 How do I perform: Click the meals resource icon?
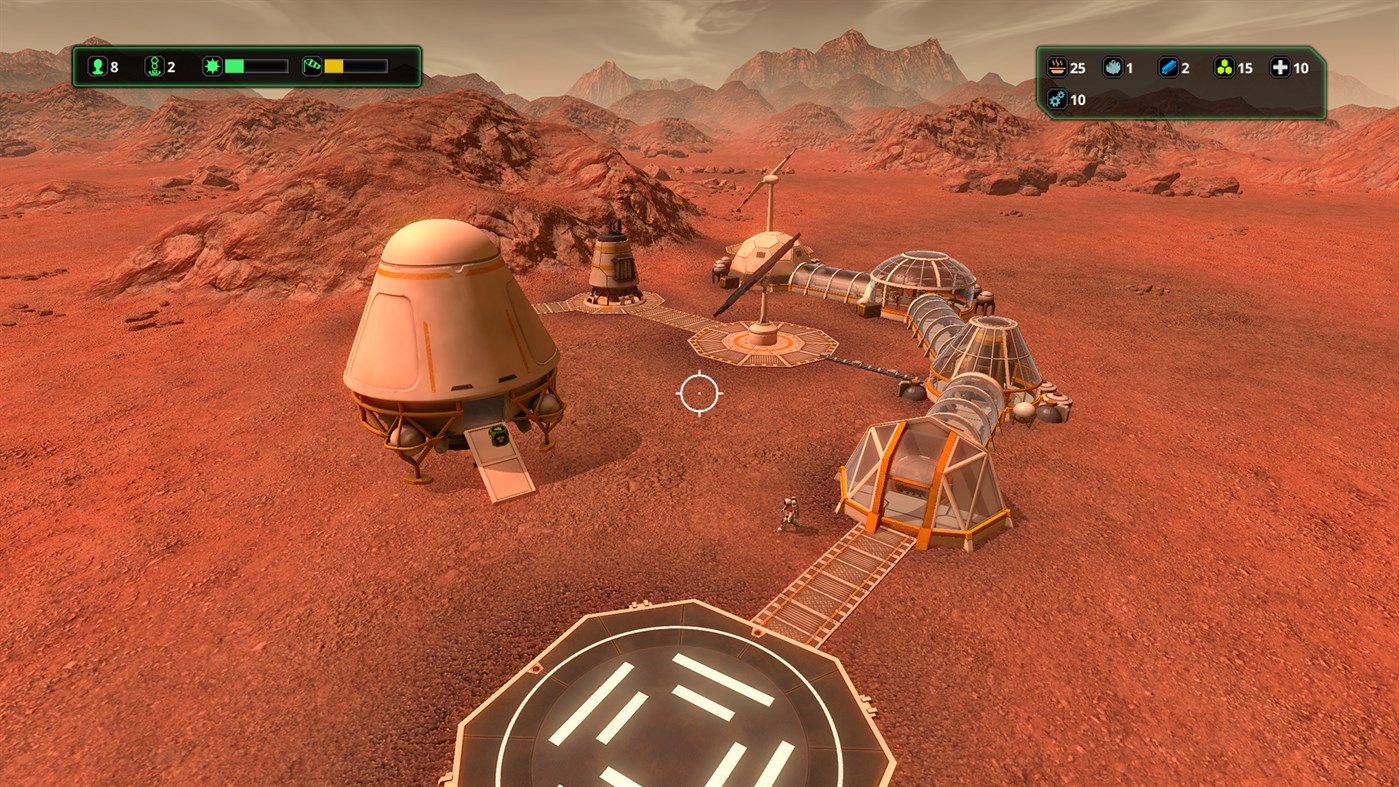[x=1057, y=68]
